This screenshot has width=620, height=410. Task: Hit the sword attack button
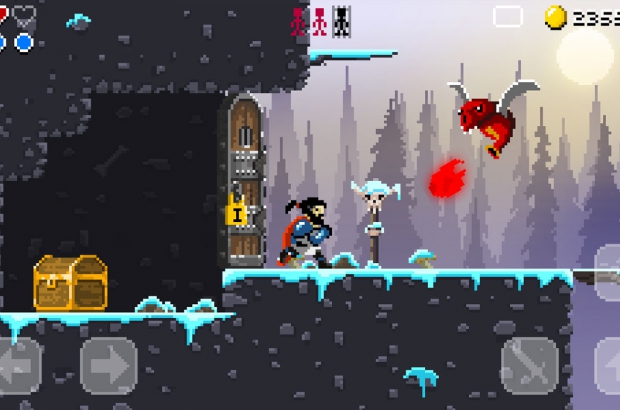pos(528,364)
